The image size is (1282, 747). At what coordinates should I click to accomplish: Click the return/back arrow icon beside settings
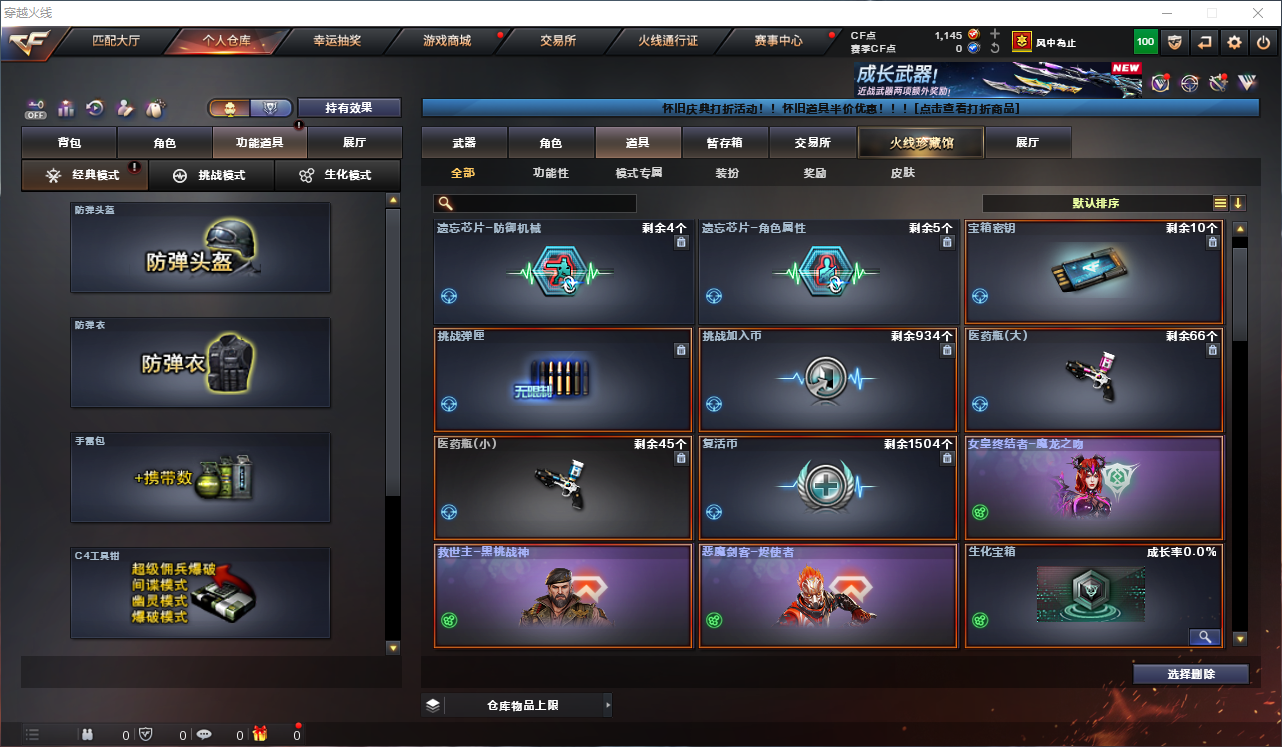(x=1205, y=42)
